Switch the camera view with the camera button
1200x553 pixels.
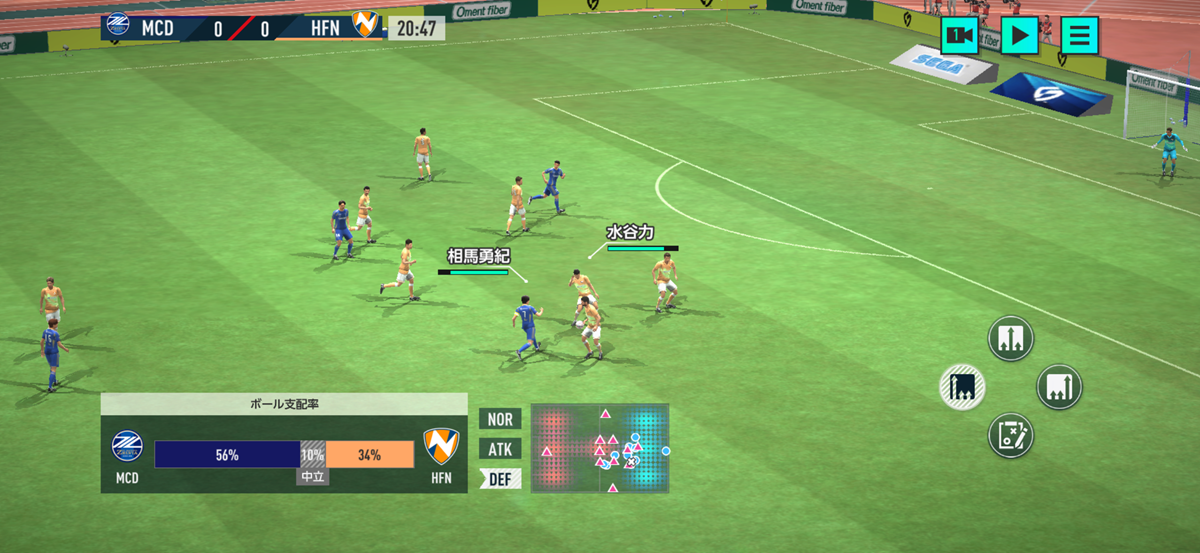tap(959, 36)
